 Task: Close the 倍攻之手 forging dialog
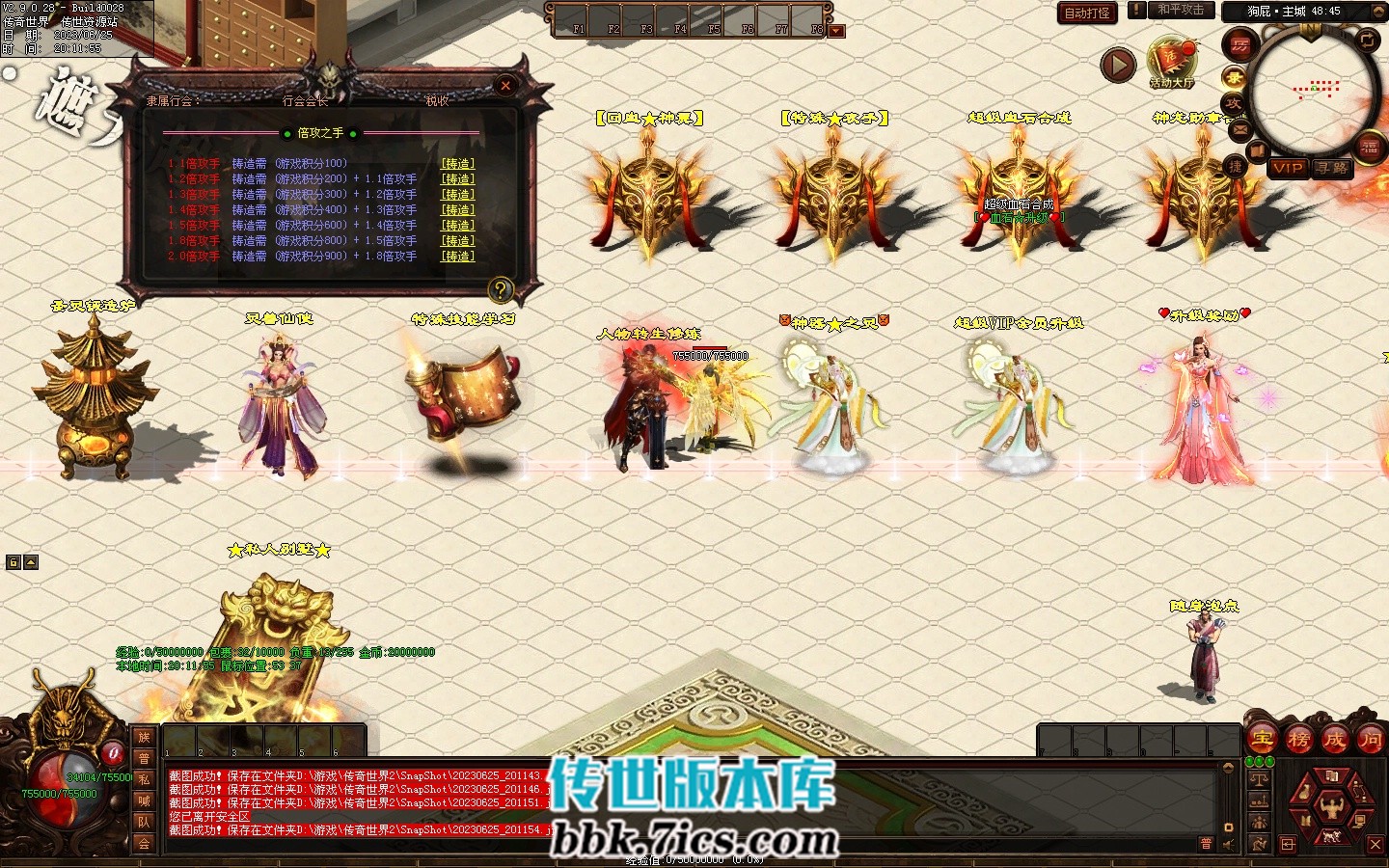tap(505, 86)
